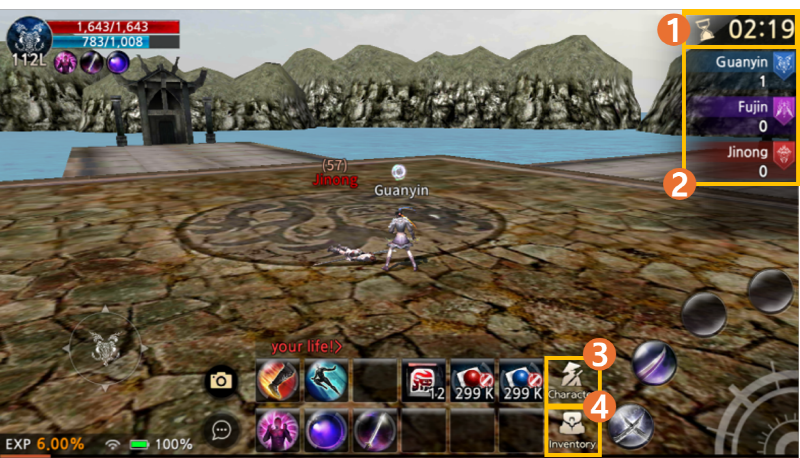Tap the camera screenshot button
Screen dimensions: 800x458
coord(221,381)
